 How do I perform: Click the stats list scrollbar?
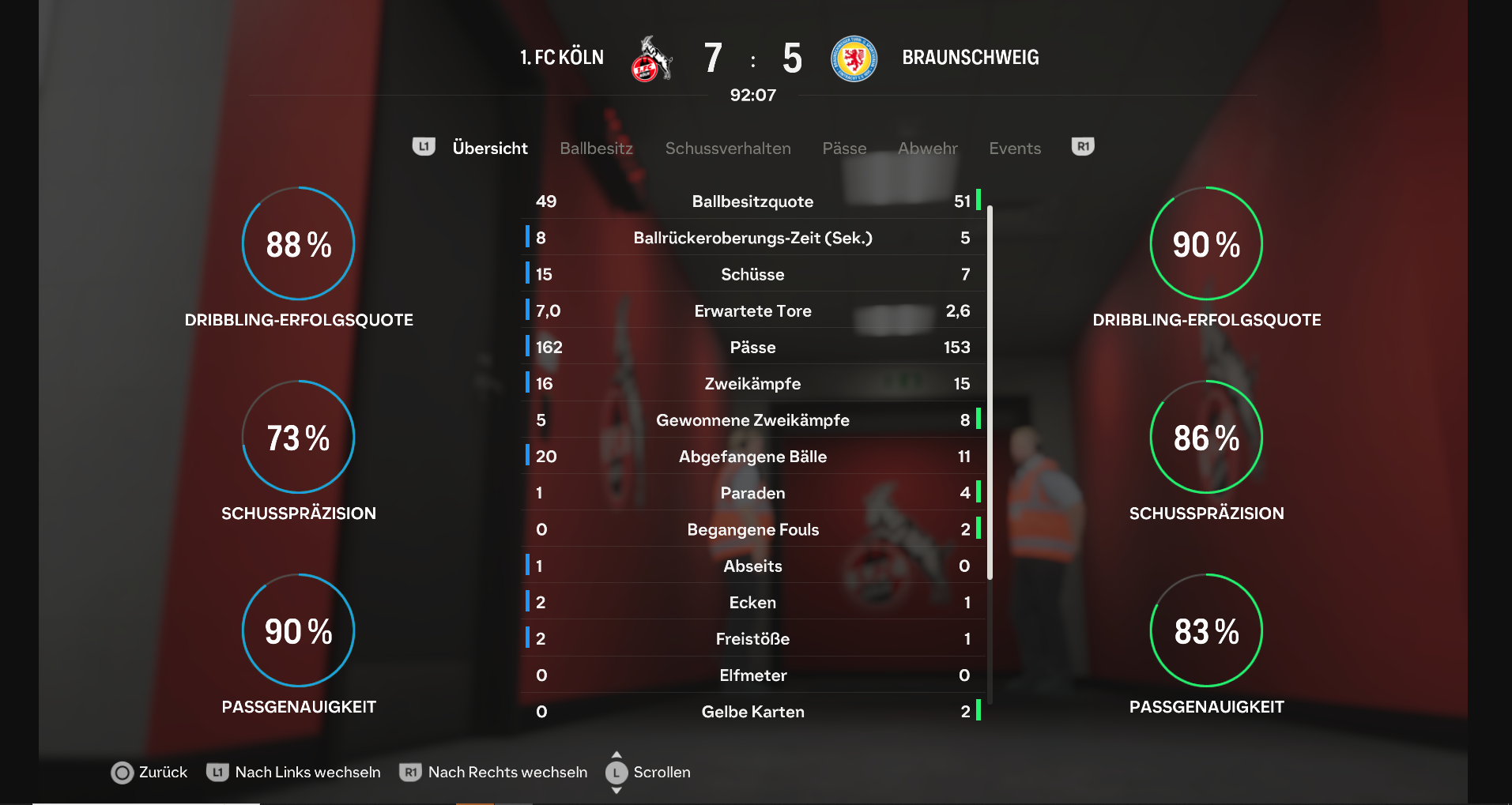click(x=990, y=395)
